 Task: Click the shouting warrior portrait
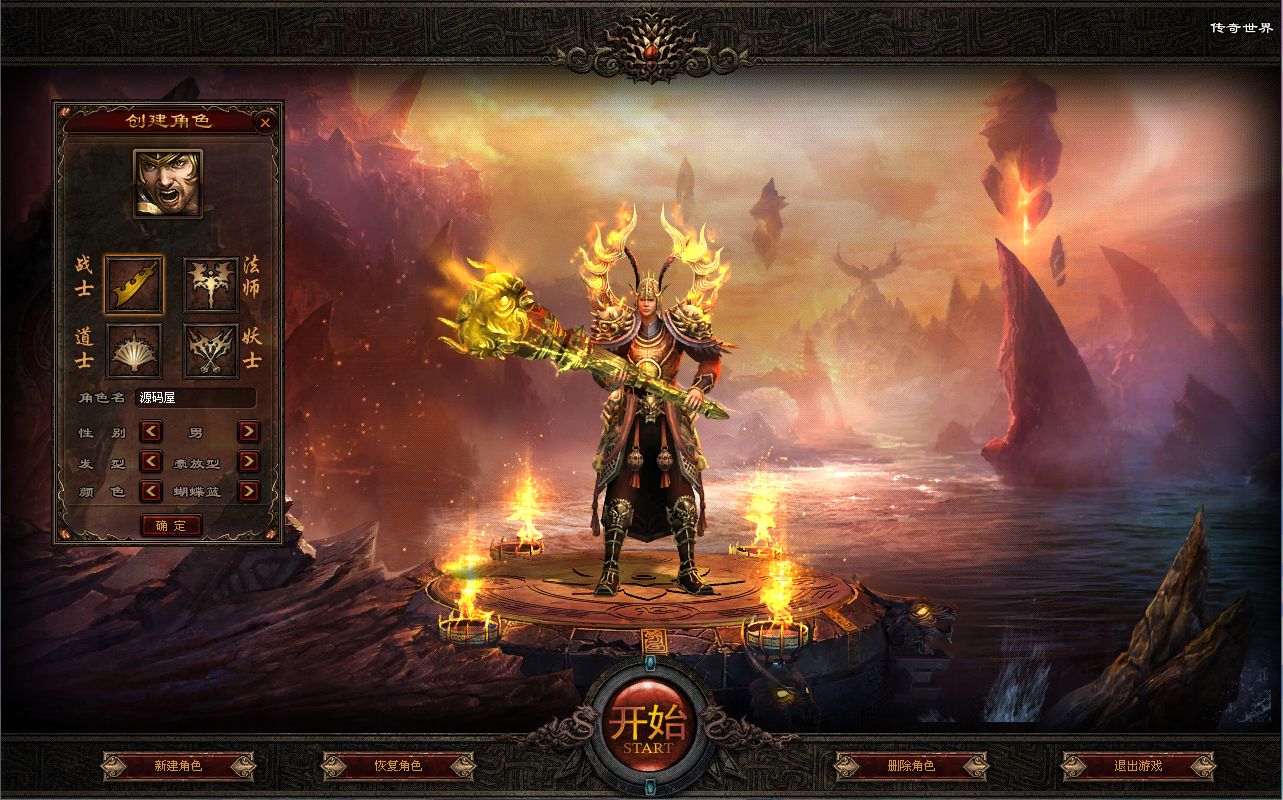click(168, 184)
